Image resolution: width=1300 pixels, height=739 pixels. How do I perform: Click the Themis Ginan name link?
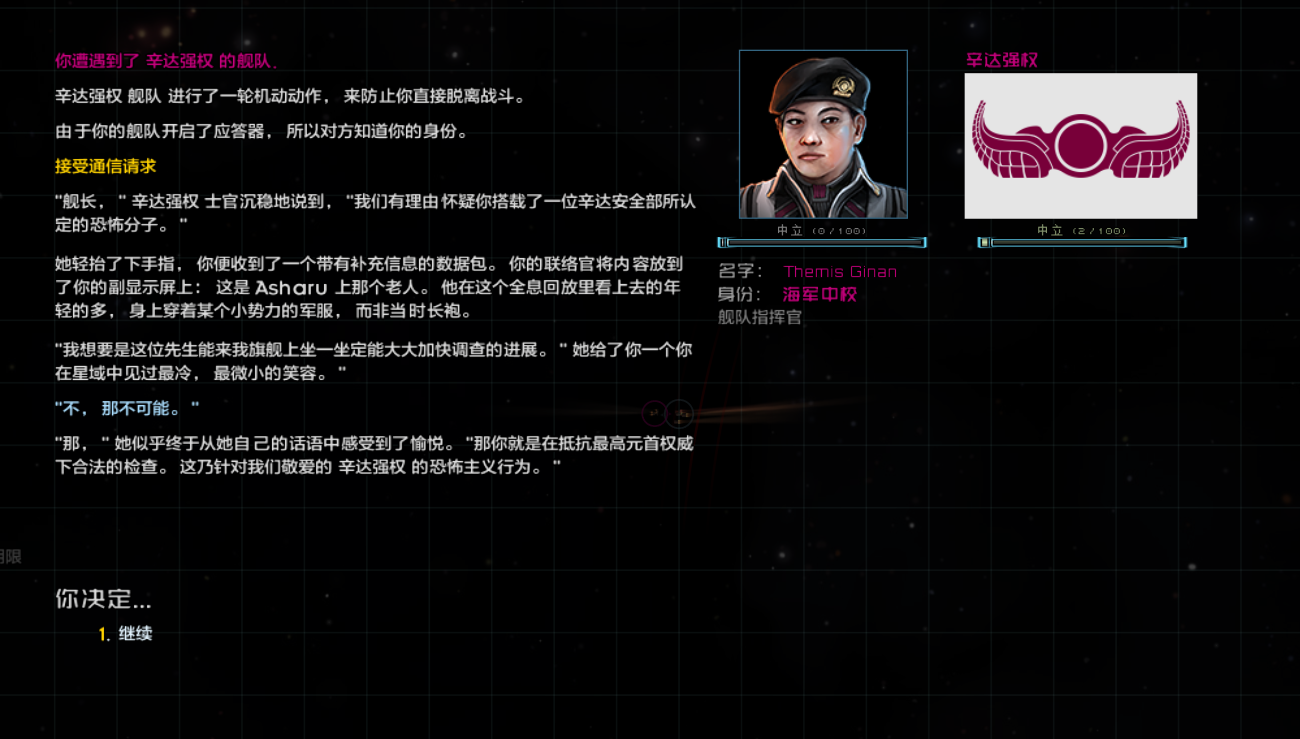[x=840, y=271]
